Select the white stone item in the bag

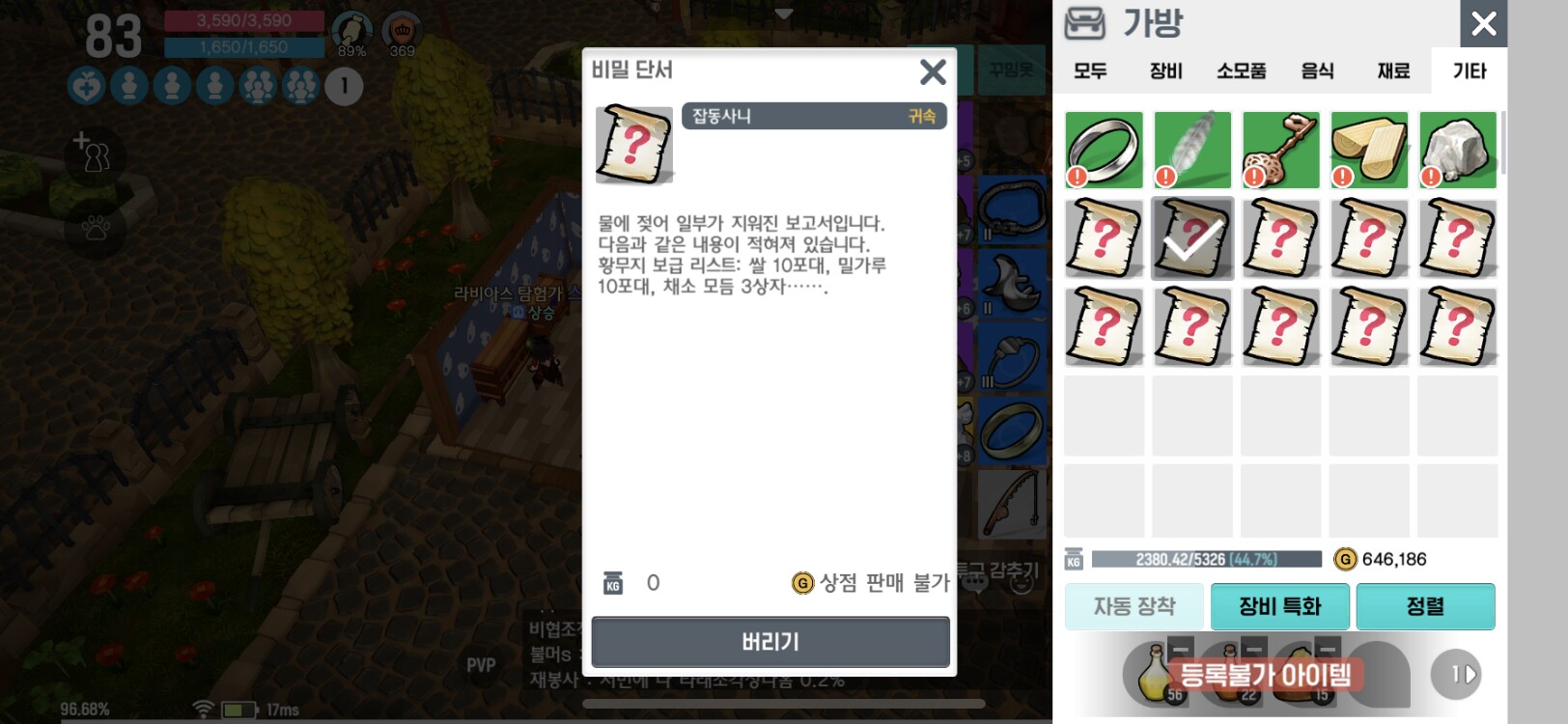point(1458,150)
